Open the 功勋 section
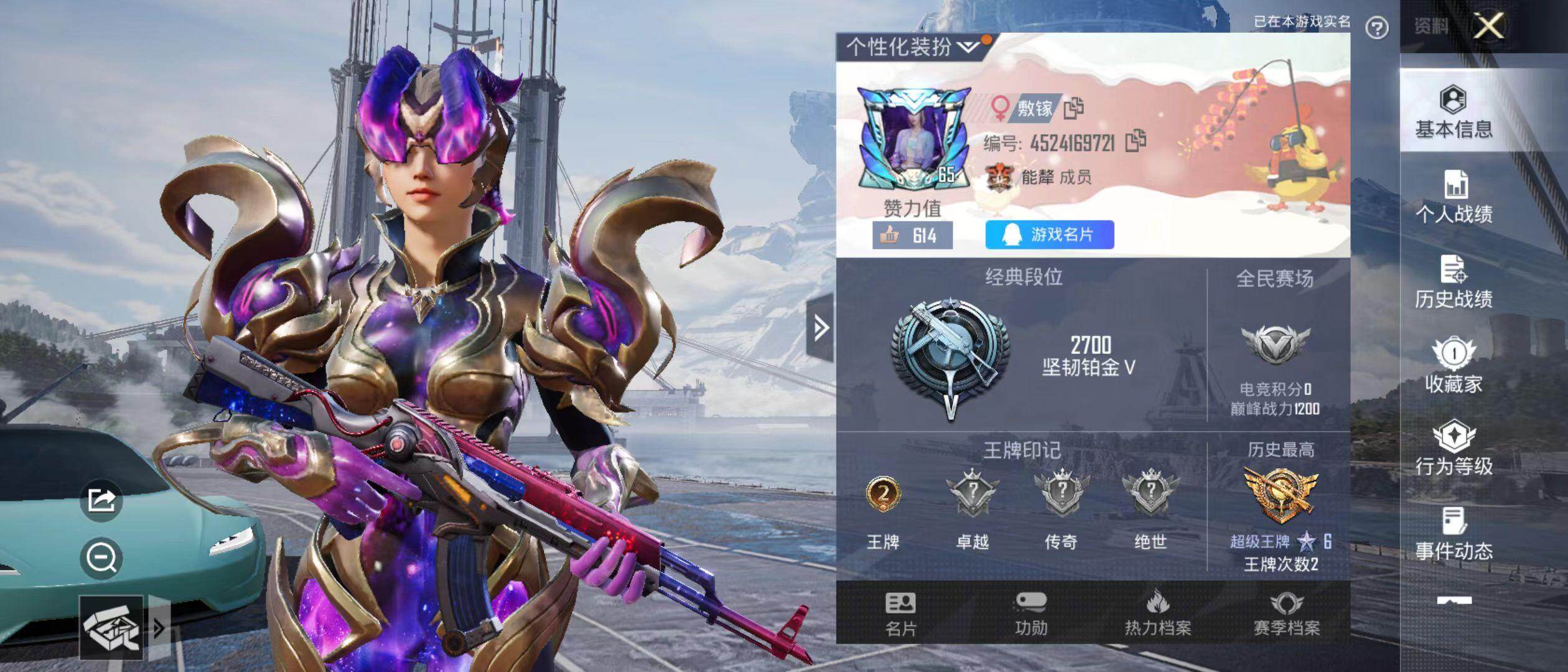Image resolution: width=1568 pixels, height=672 pixels. 1031,614
